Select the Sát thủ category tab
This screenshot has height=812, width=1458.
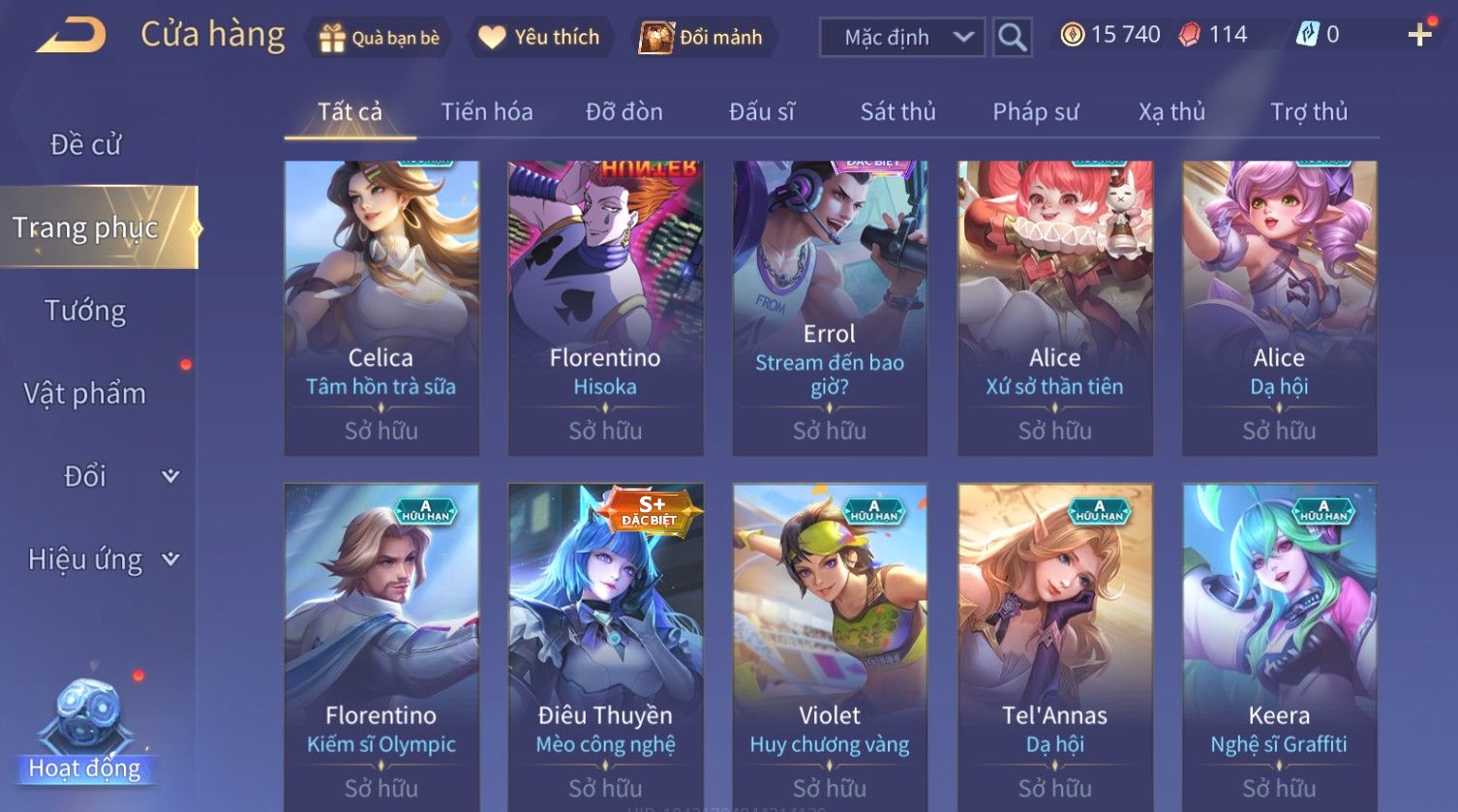point(897,112)
